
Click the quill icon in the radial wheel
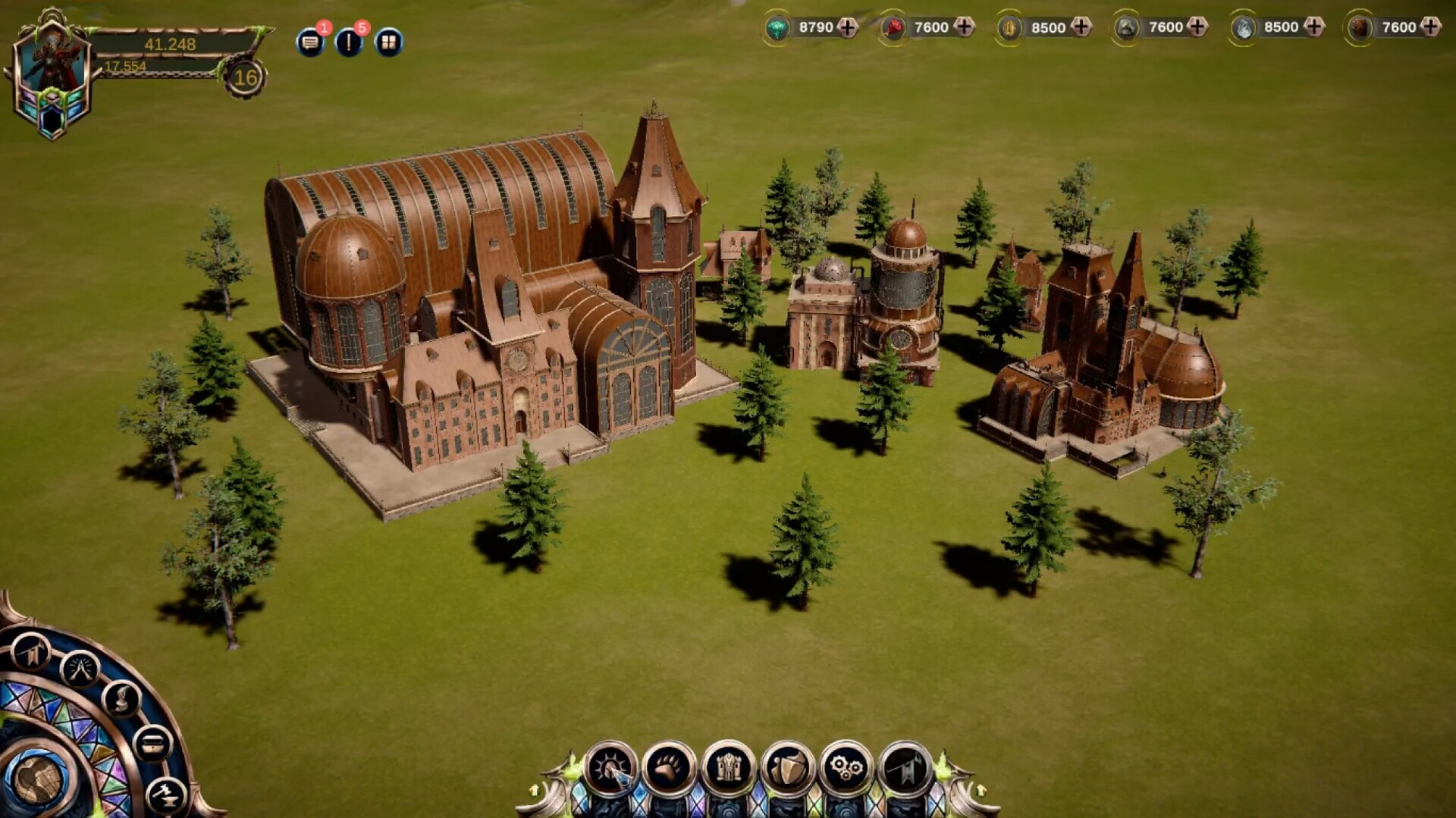point(121,700)
